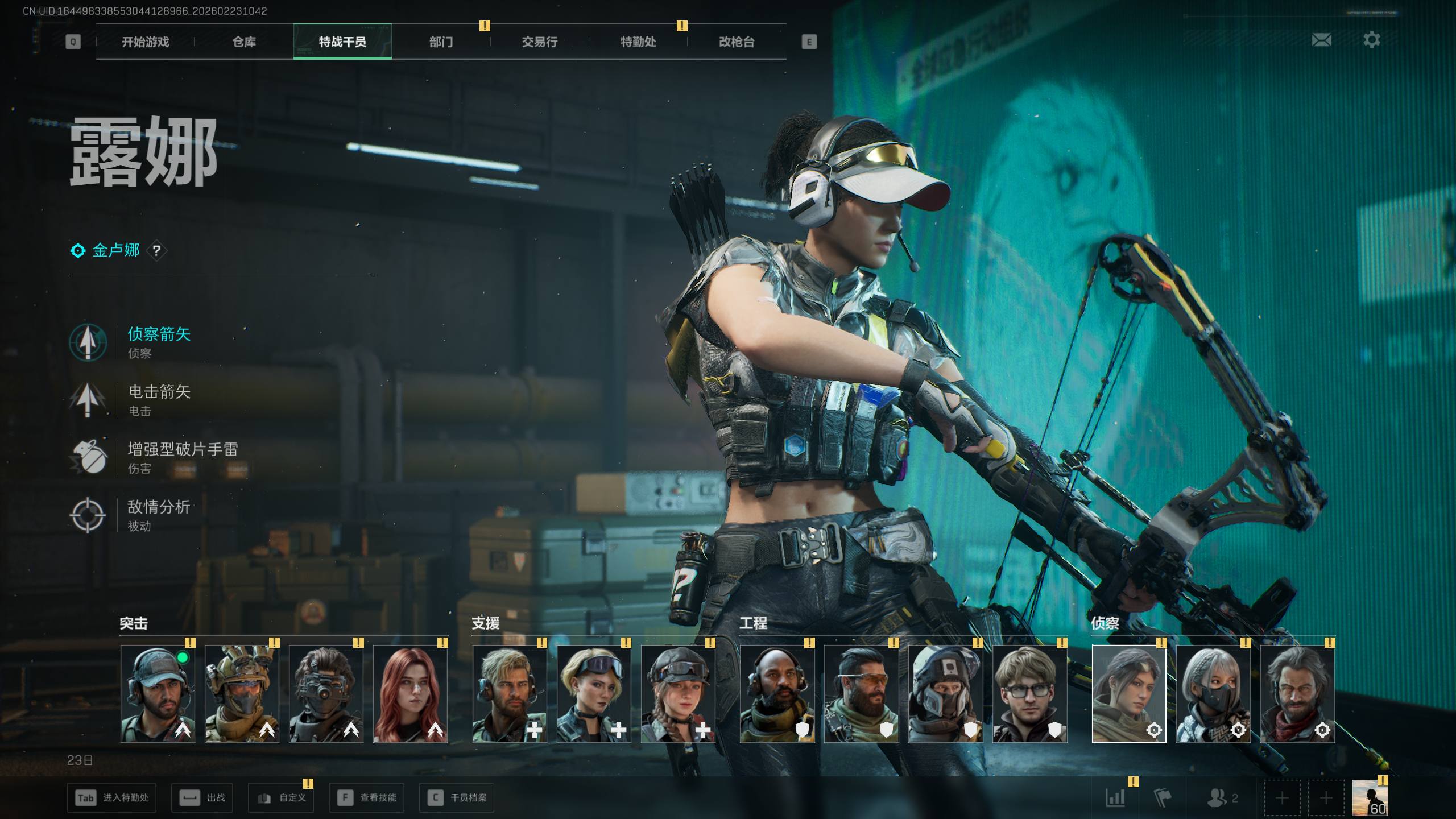Screen dimensions: 1456x819
Task: Select the 特勤处 tab
Action: pos(638,42)
